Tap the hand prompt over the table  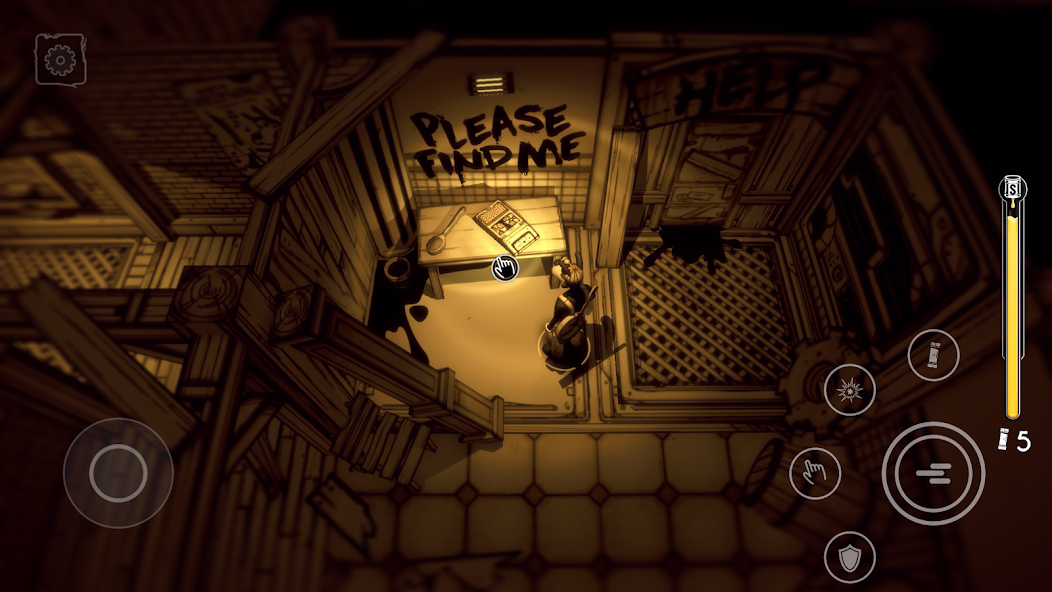click(505, 267)
